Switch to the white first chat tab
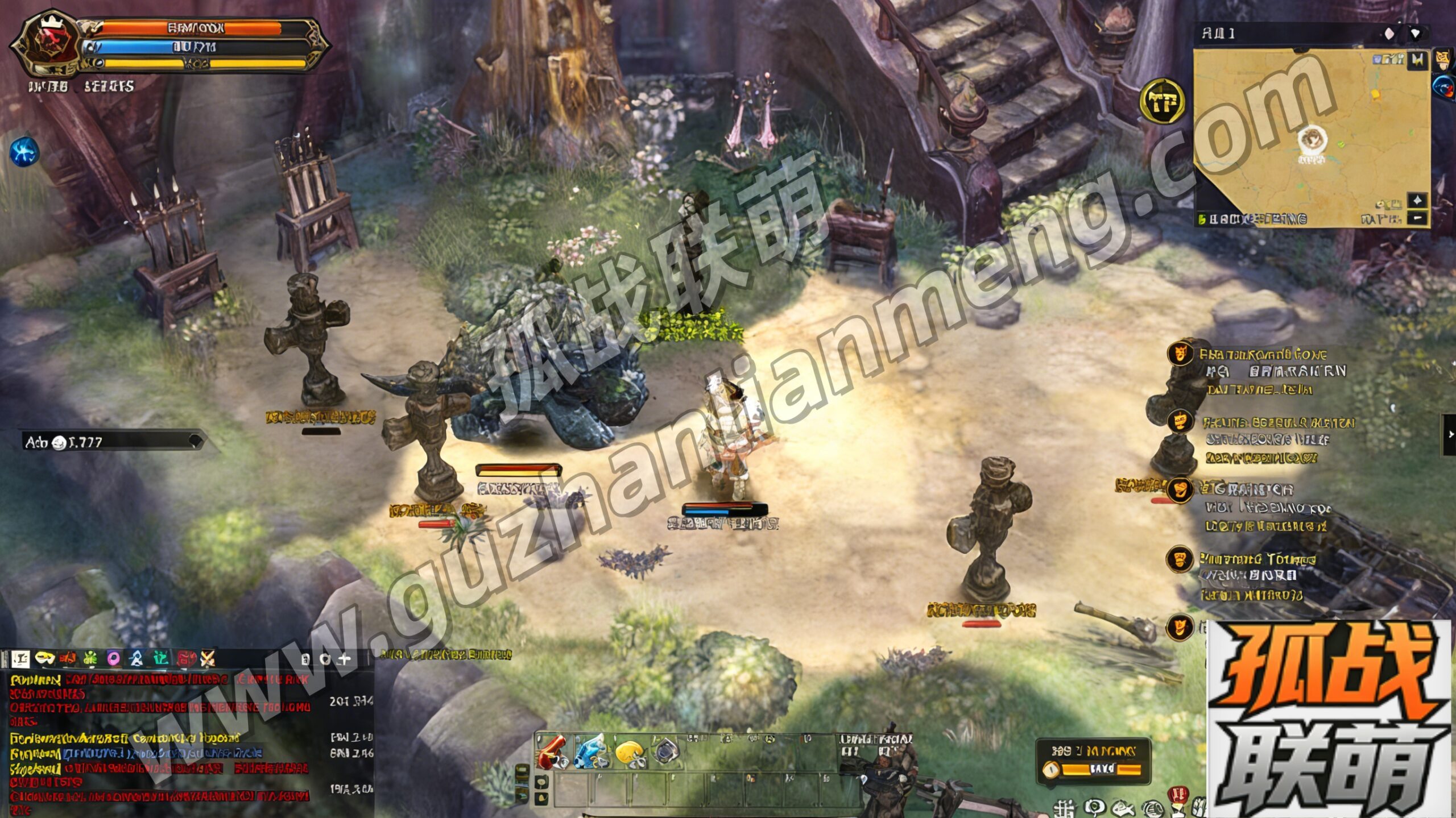This screenshot has width=1456, height=818. coord(20,659)
